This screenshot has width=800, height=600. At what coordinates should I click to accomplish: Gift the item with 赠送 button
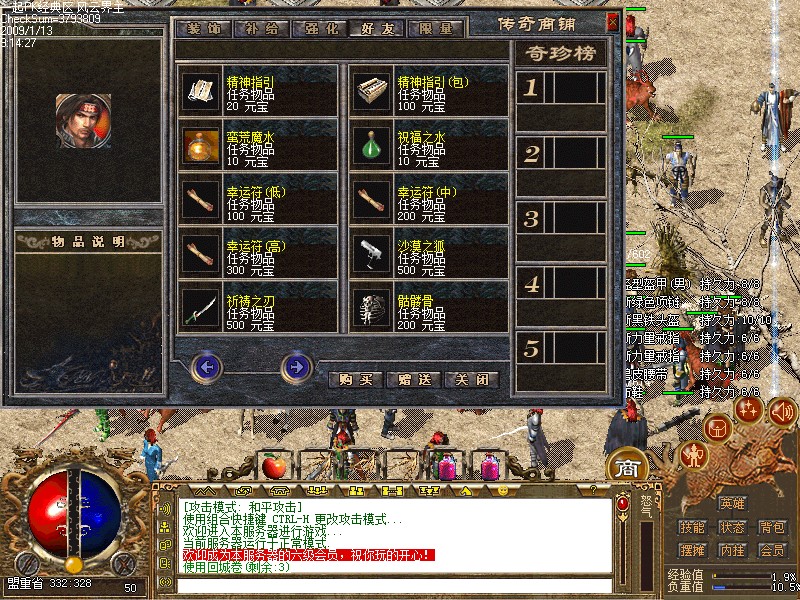[x=413, y=380]
